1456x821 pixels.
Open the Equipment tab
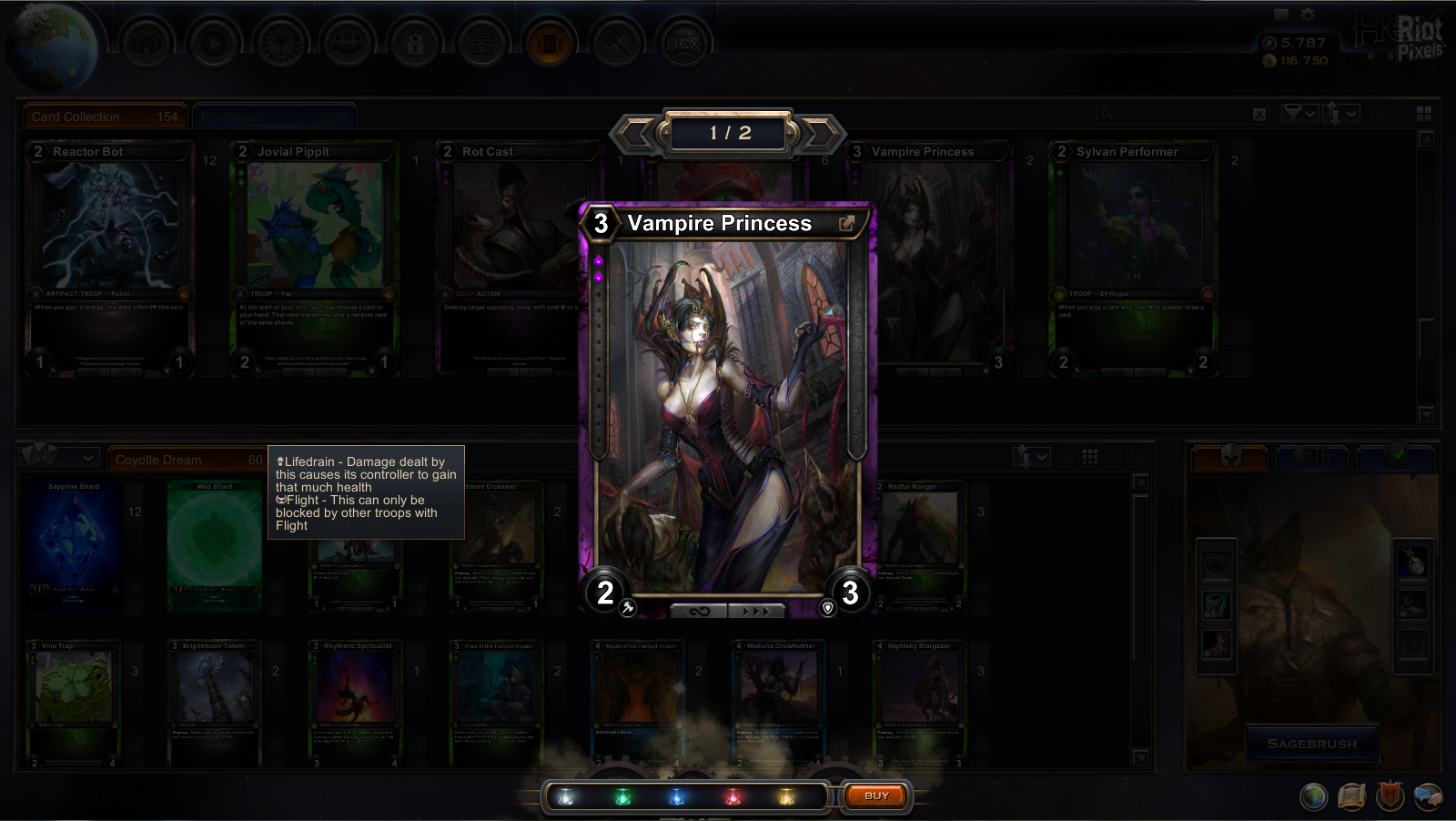273,117
